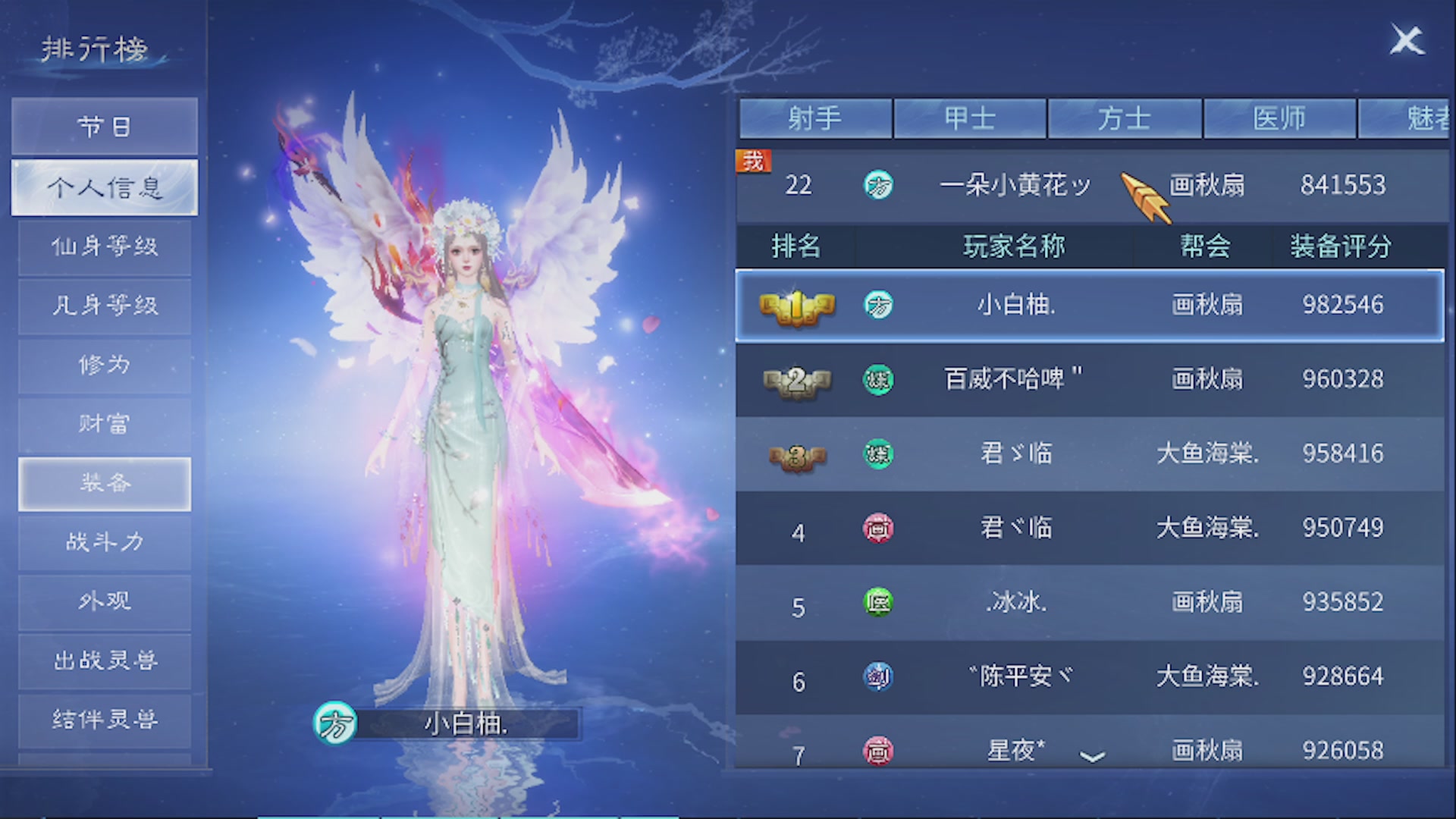Open the 战斗力 ranking category
The image size is (1456, 819).
pos(104,542)
